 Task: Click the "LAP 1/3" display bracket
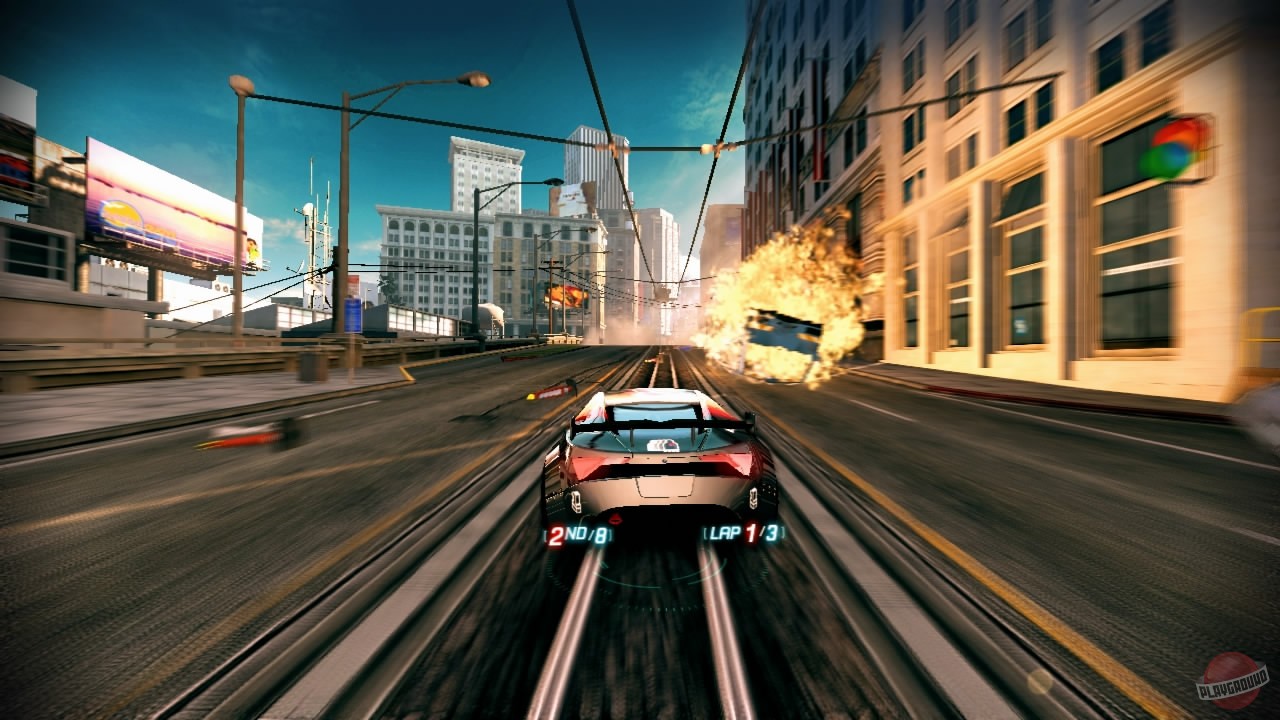point(745,533)
